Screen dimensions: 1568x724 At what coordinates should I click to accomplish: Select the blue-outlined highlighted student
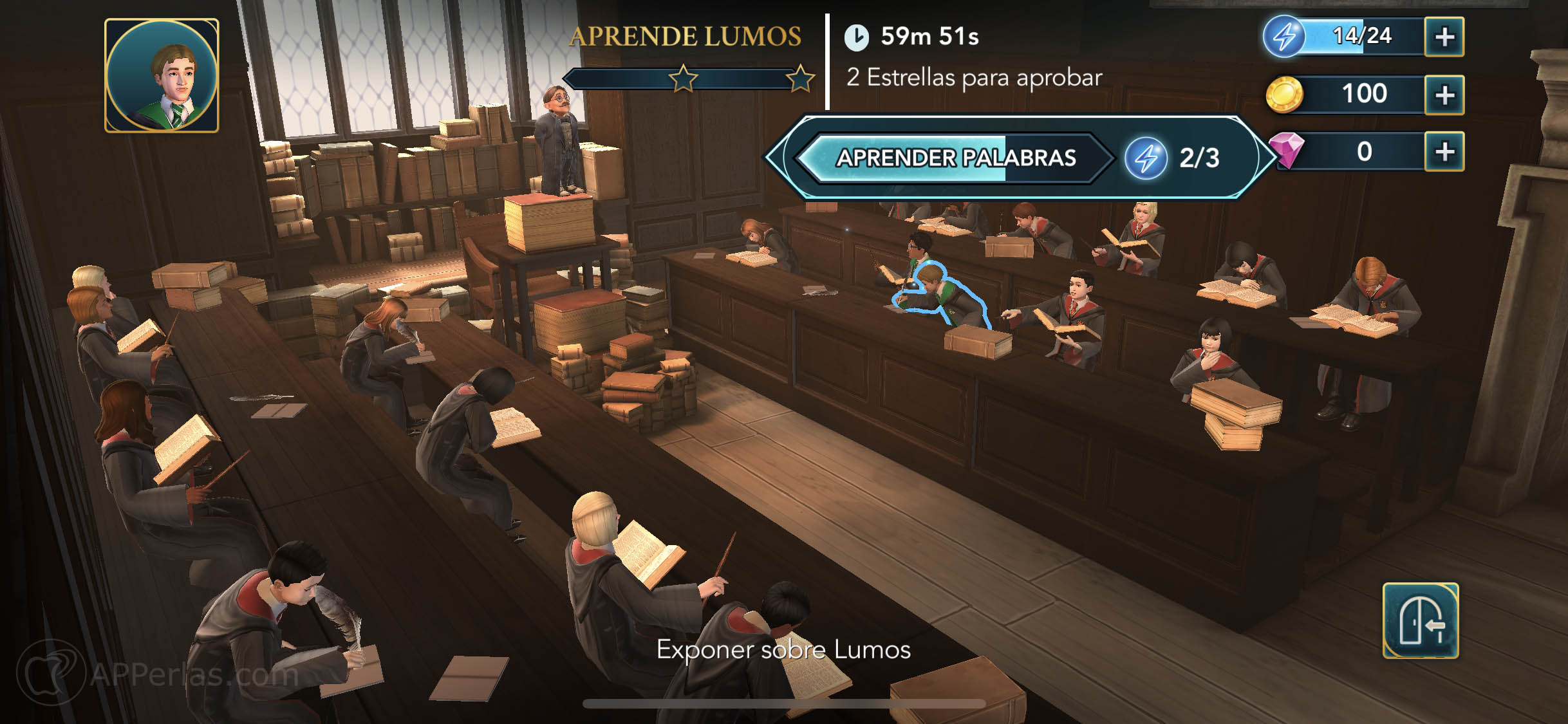pyautogui.click(x=941, y=295)
